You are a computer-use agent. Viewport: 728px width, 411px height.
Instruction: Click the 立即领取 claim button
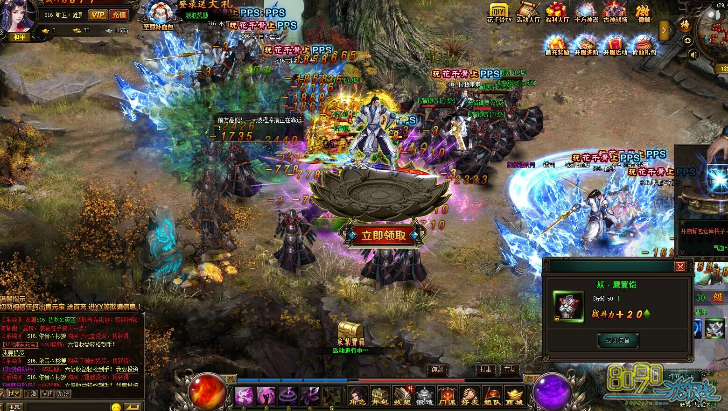click(375, 236)
